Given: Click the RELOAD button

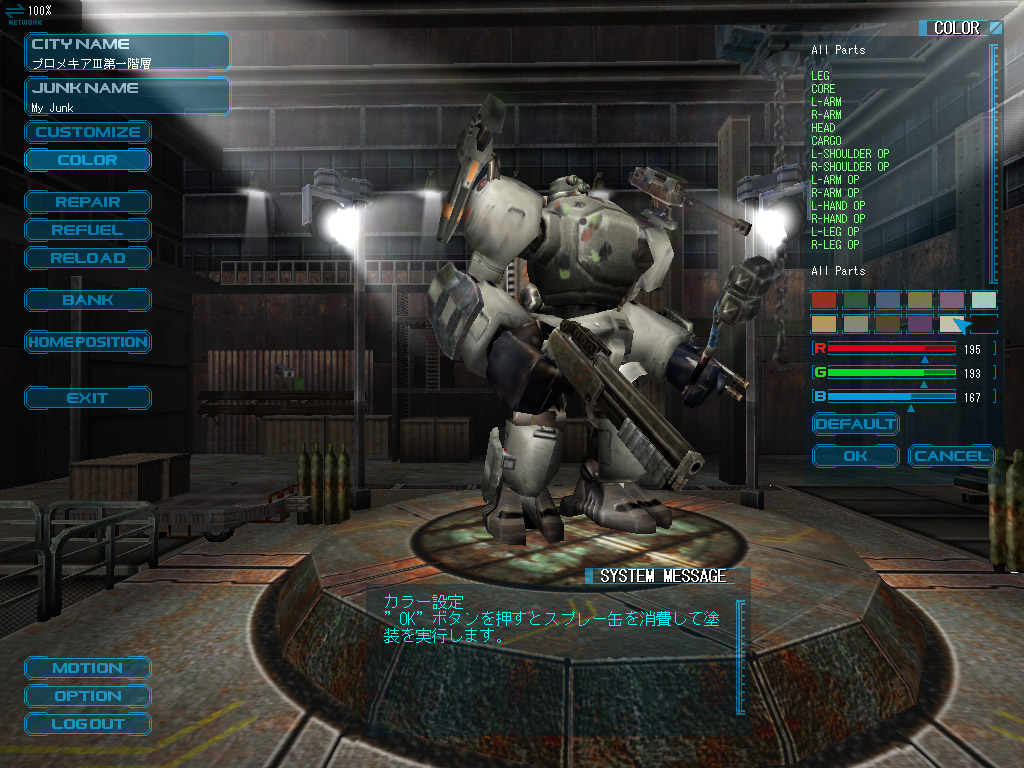Looking at the screenshot, I should click(x=88, y=258).
